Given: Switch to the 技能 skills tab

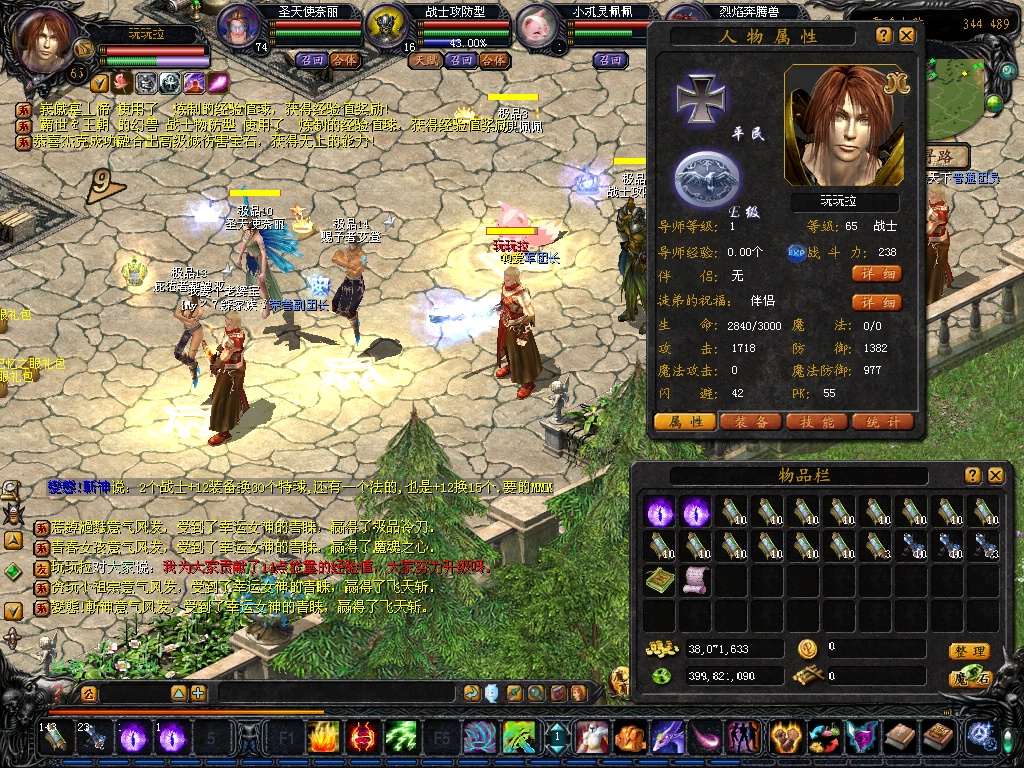Looking at the screenshot, I should click(816, 422).
